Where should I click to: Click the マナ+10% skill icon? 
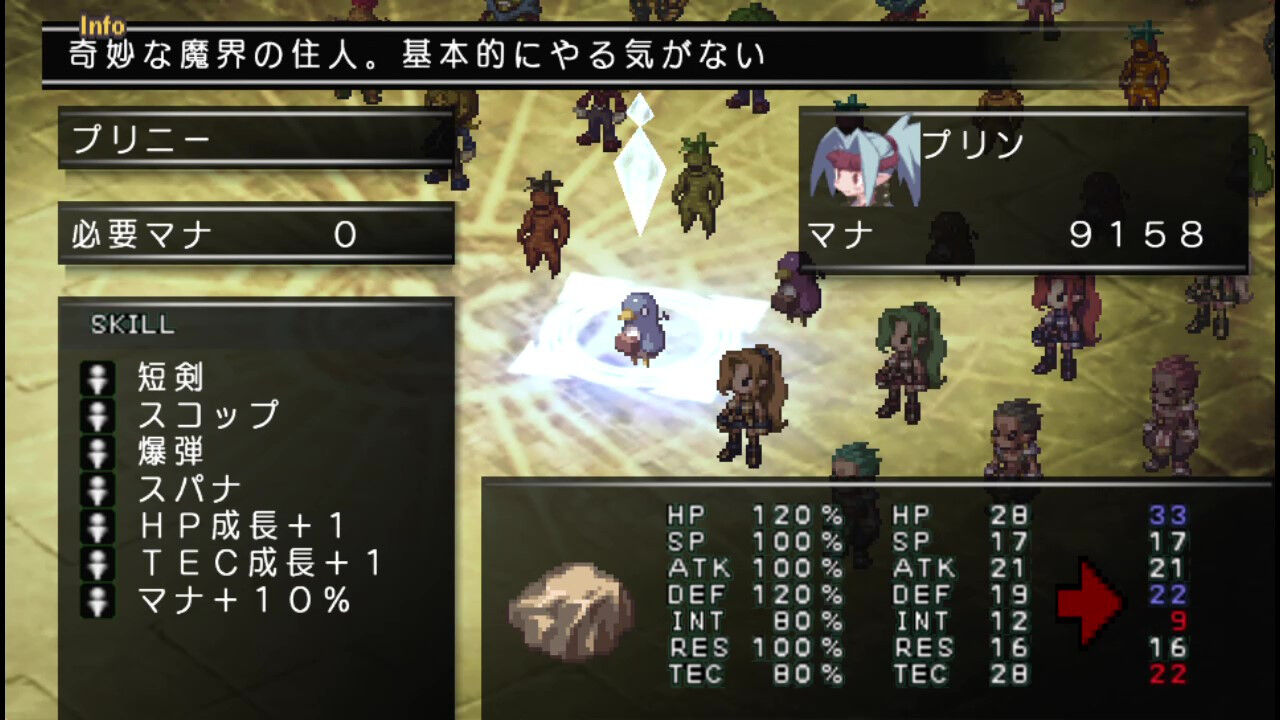coord(98,598)
